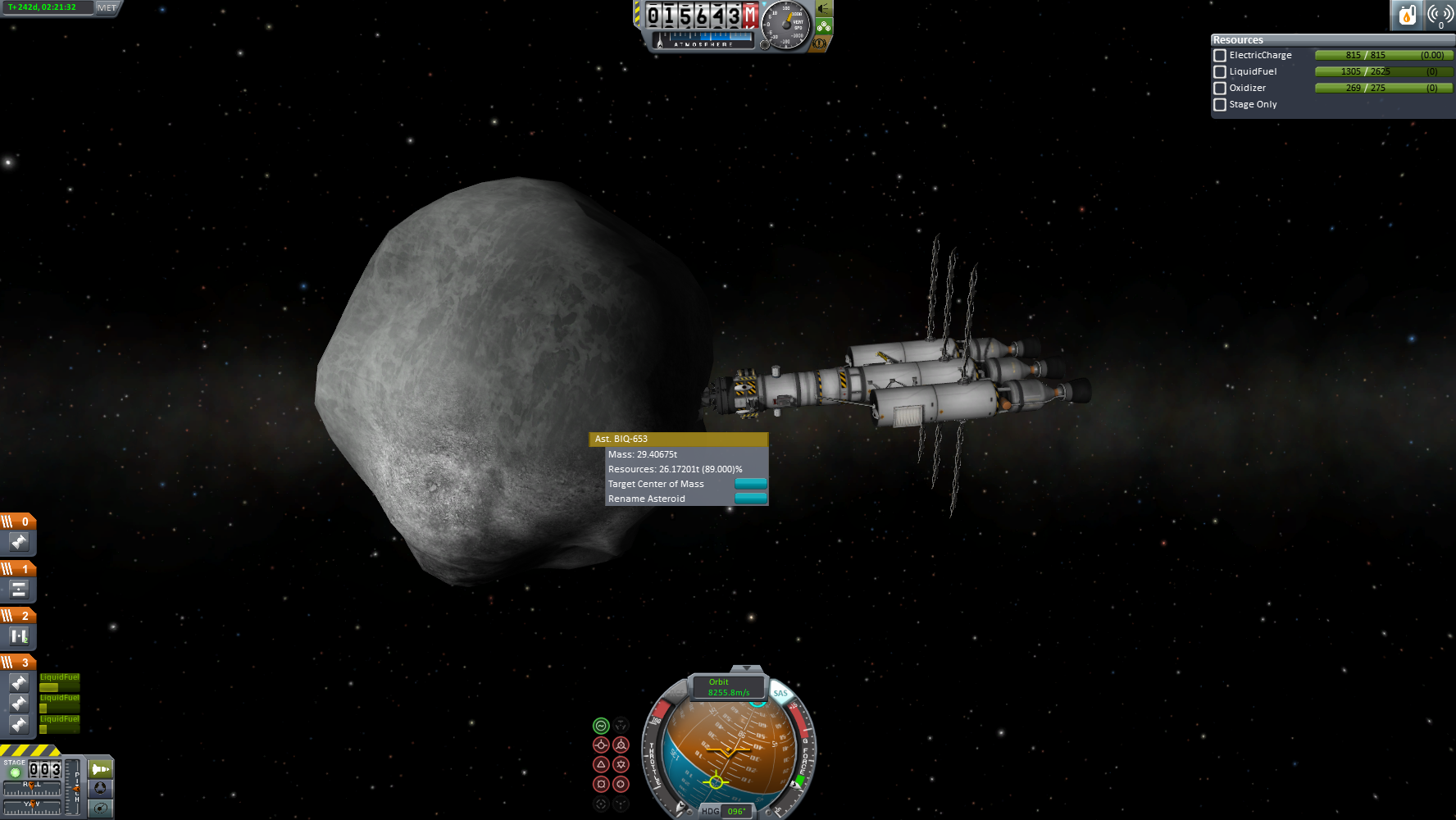This screenshot has width=1456, height=820.
Task: Click the MET mission time label
Action: [x=107, y=7]
